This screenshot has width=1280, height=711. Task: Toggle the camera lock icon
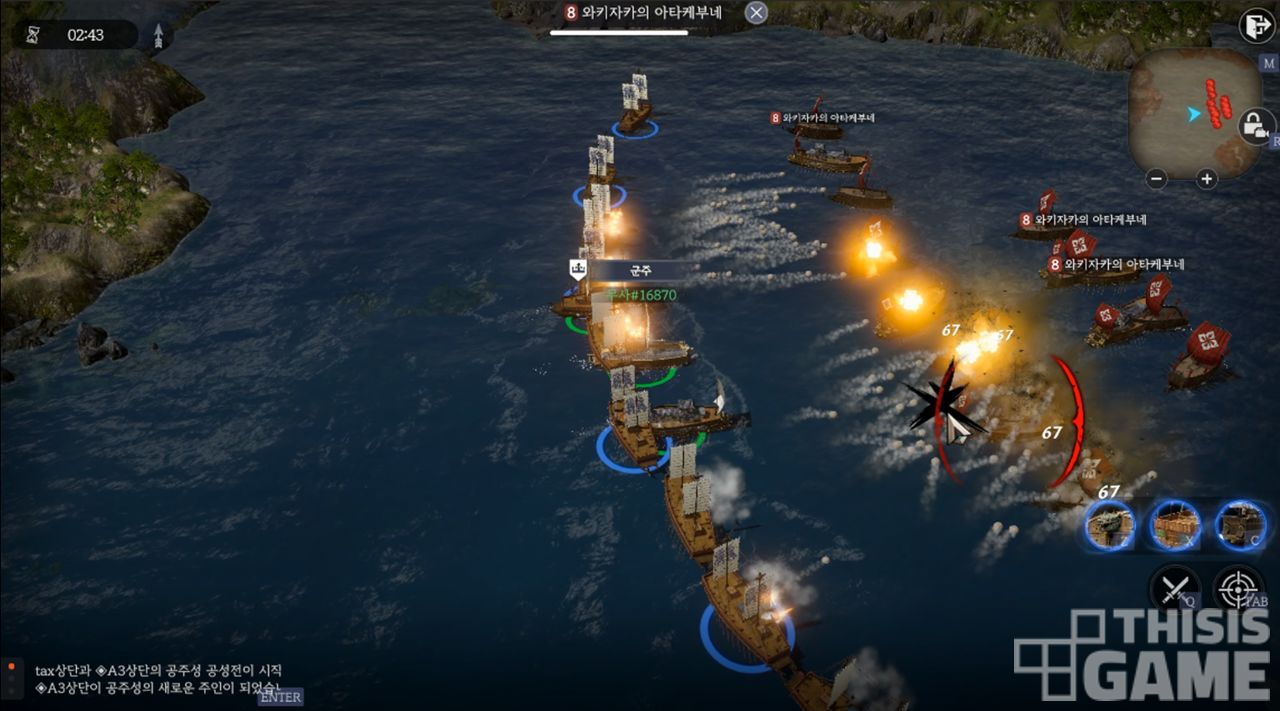pyautogui.click(x=1254, y=126)
